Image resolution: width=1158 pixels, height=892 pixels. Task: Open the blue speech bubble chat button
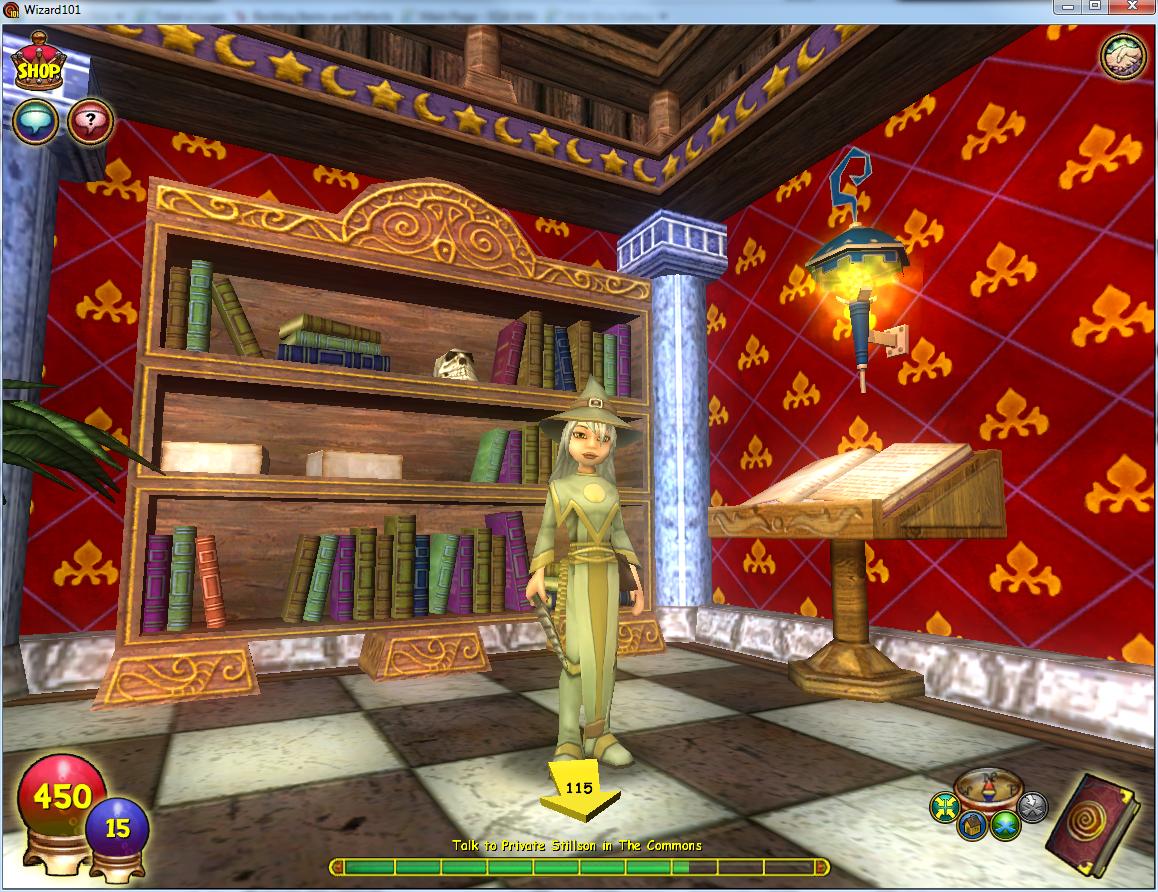[34, 121]
